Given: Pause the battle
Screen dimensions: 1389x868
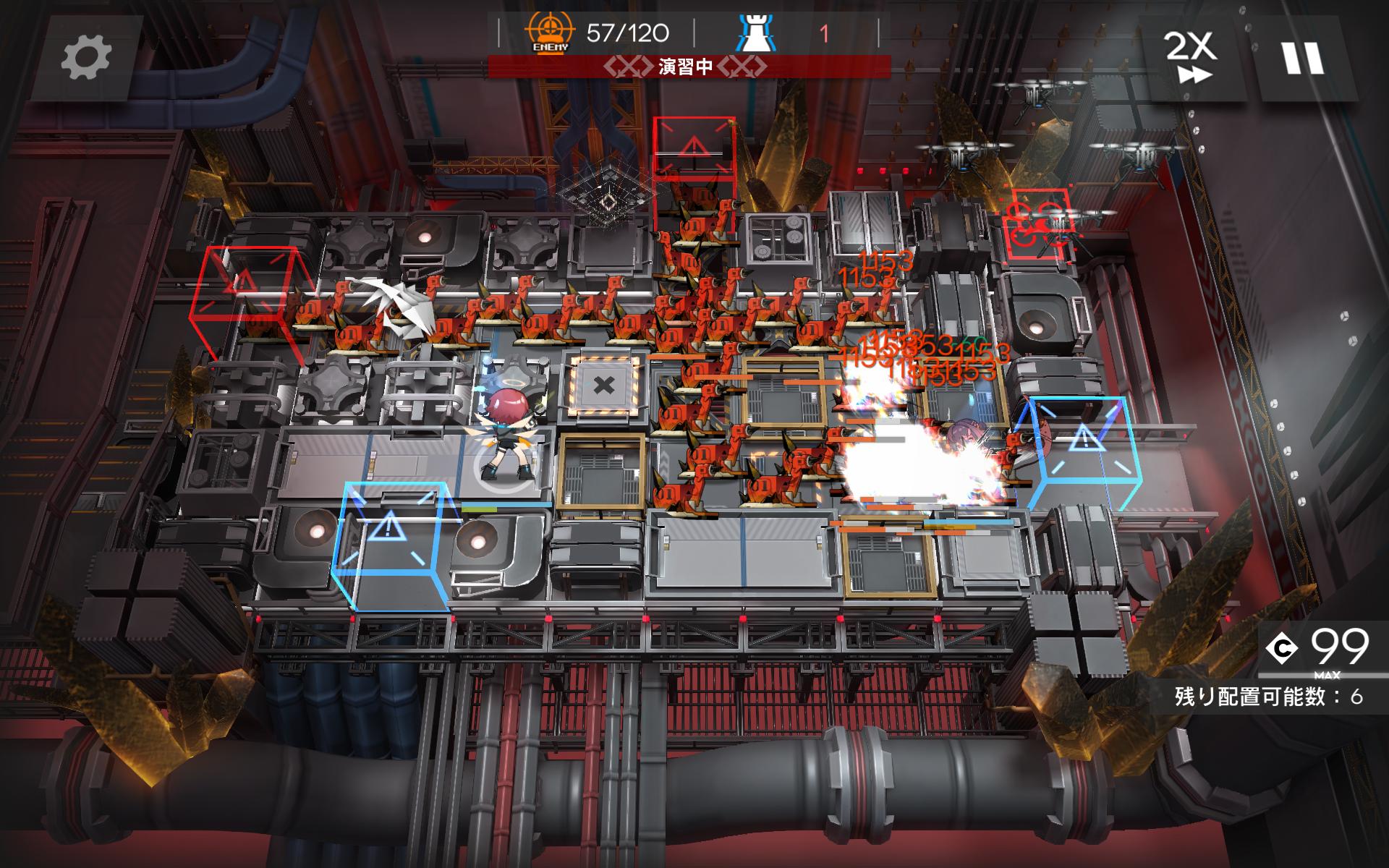Looking at the screenshot, I should 1303,58.
